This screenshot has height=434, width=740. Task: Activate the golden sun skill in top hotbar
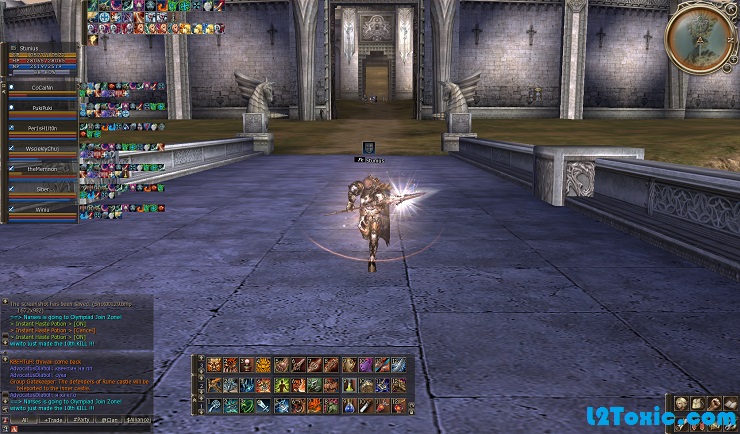tap(264, 365)
